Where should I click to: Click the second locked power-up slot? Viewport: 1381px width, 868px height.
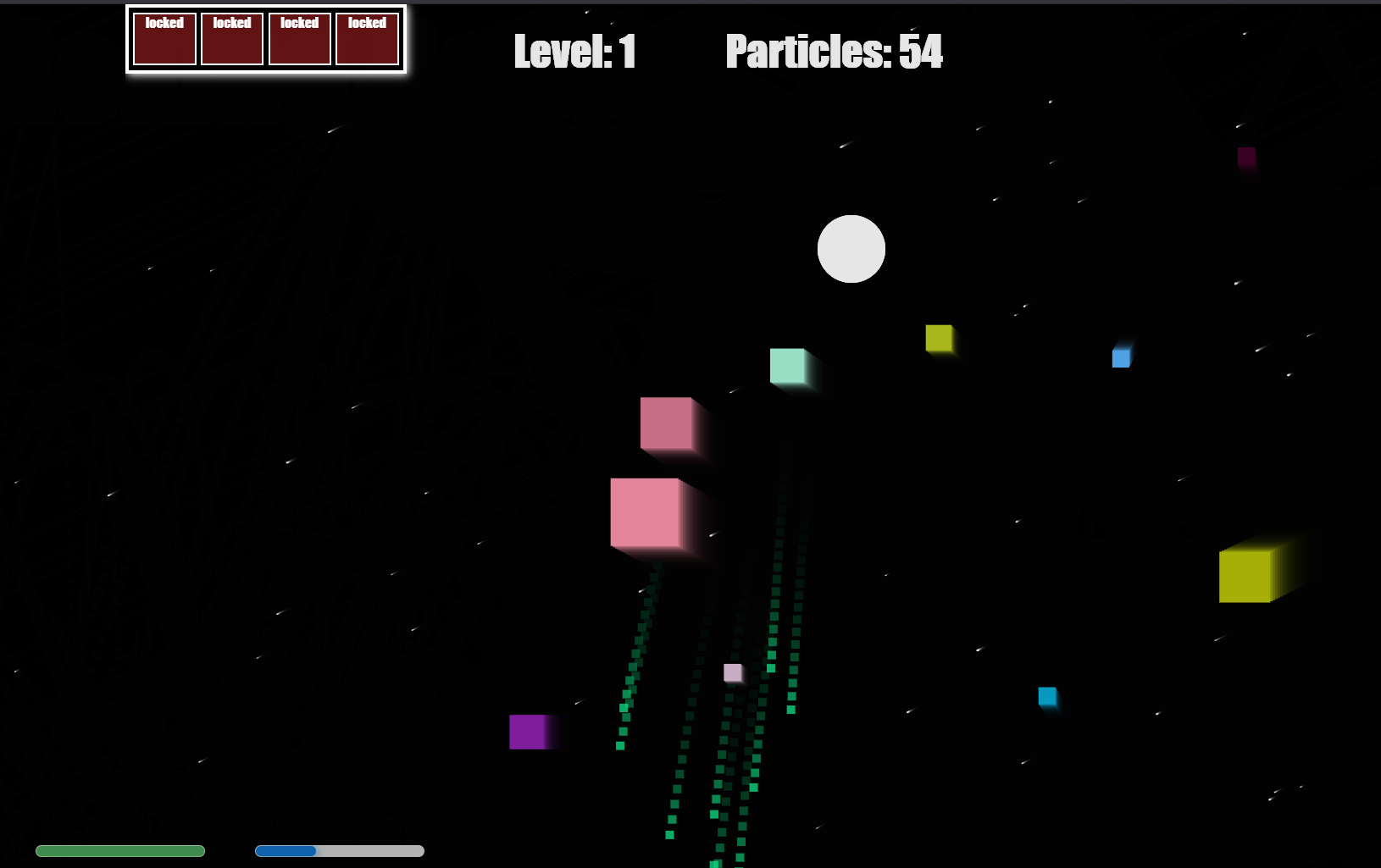[232, 38]
